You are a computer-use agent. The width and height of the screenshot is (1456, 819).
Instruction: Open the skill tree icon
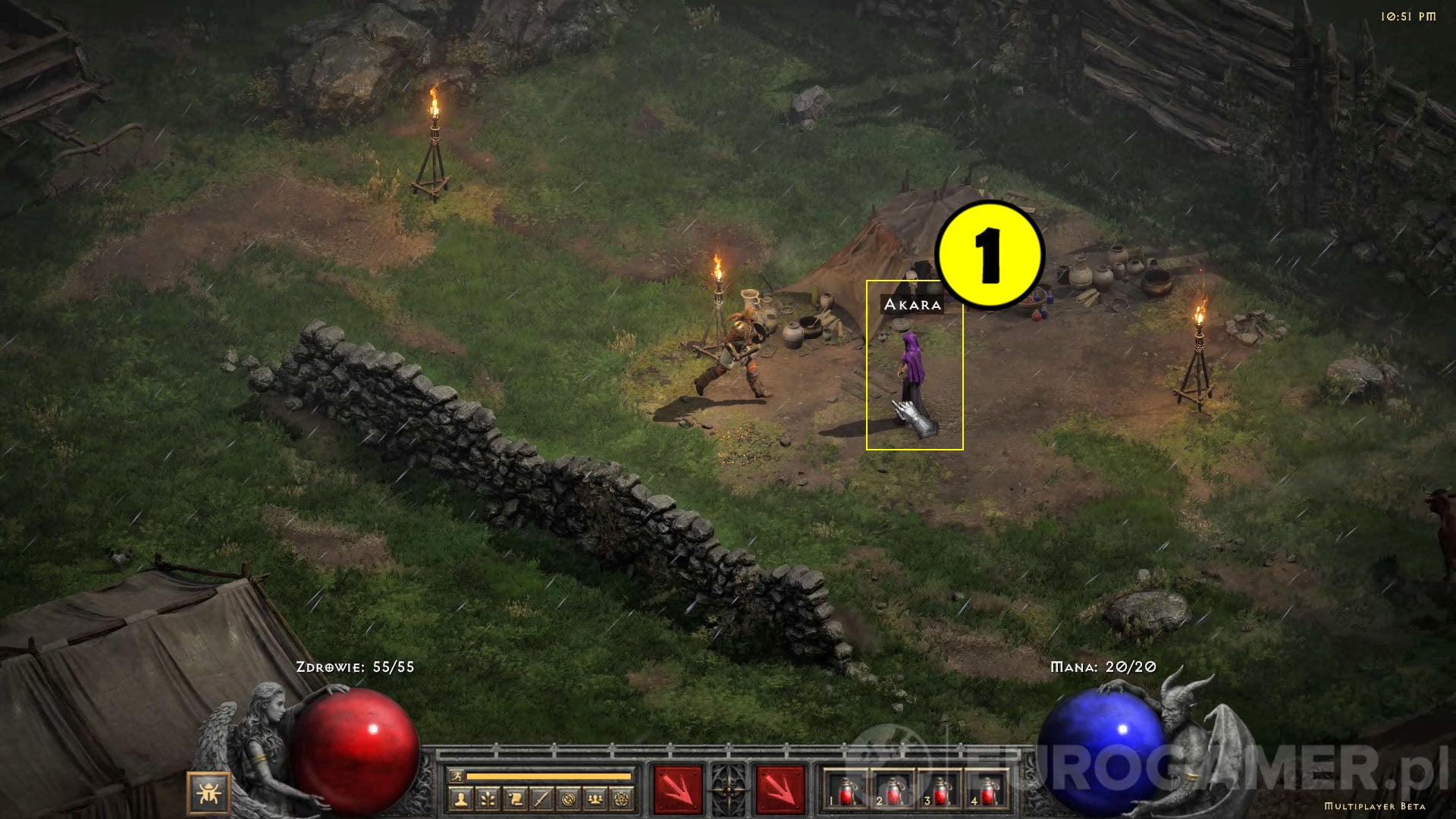point(488,799)
